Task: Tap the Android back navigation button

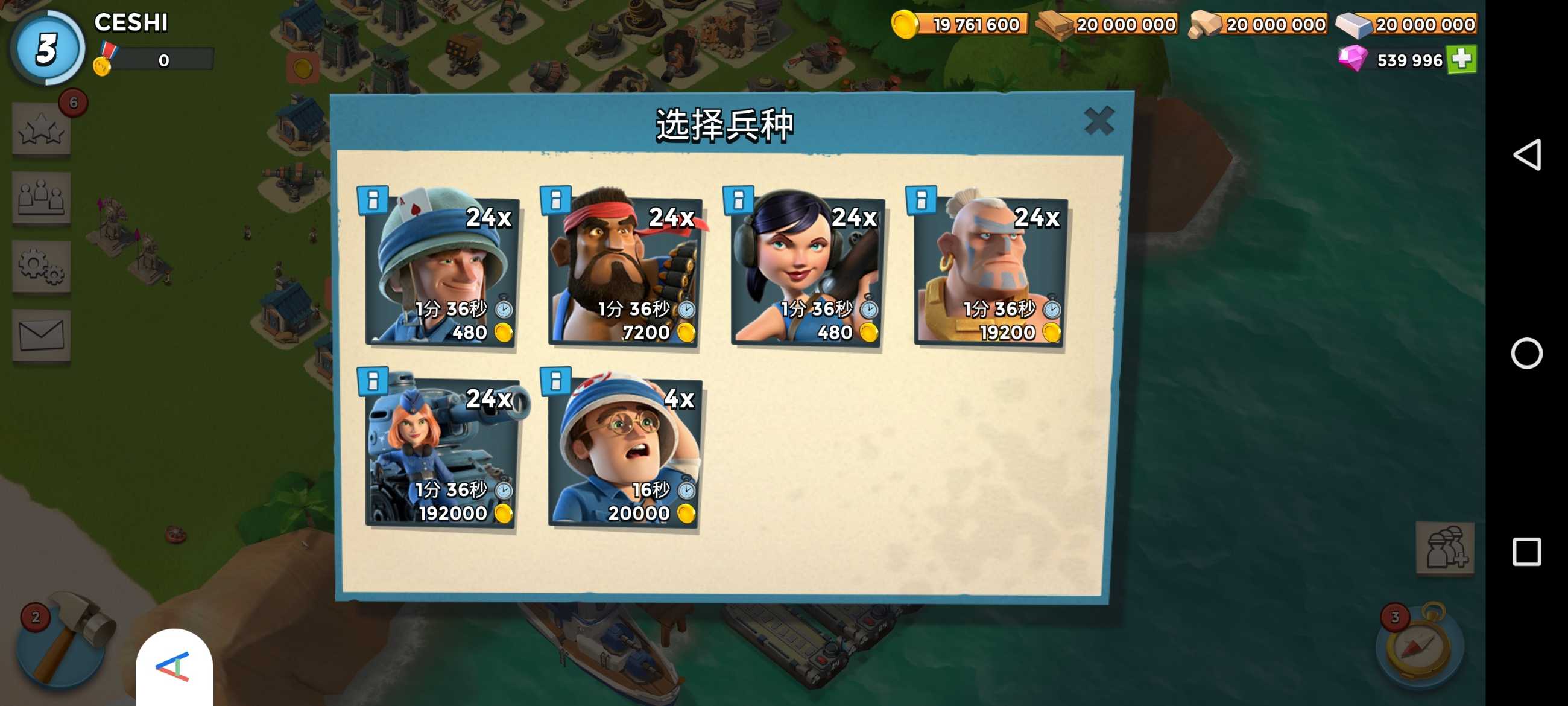Action: click(x=1526, y=154)
